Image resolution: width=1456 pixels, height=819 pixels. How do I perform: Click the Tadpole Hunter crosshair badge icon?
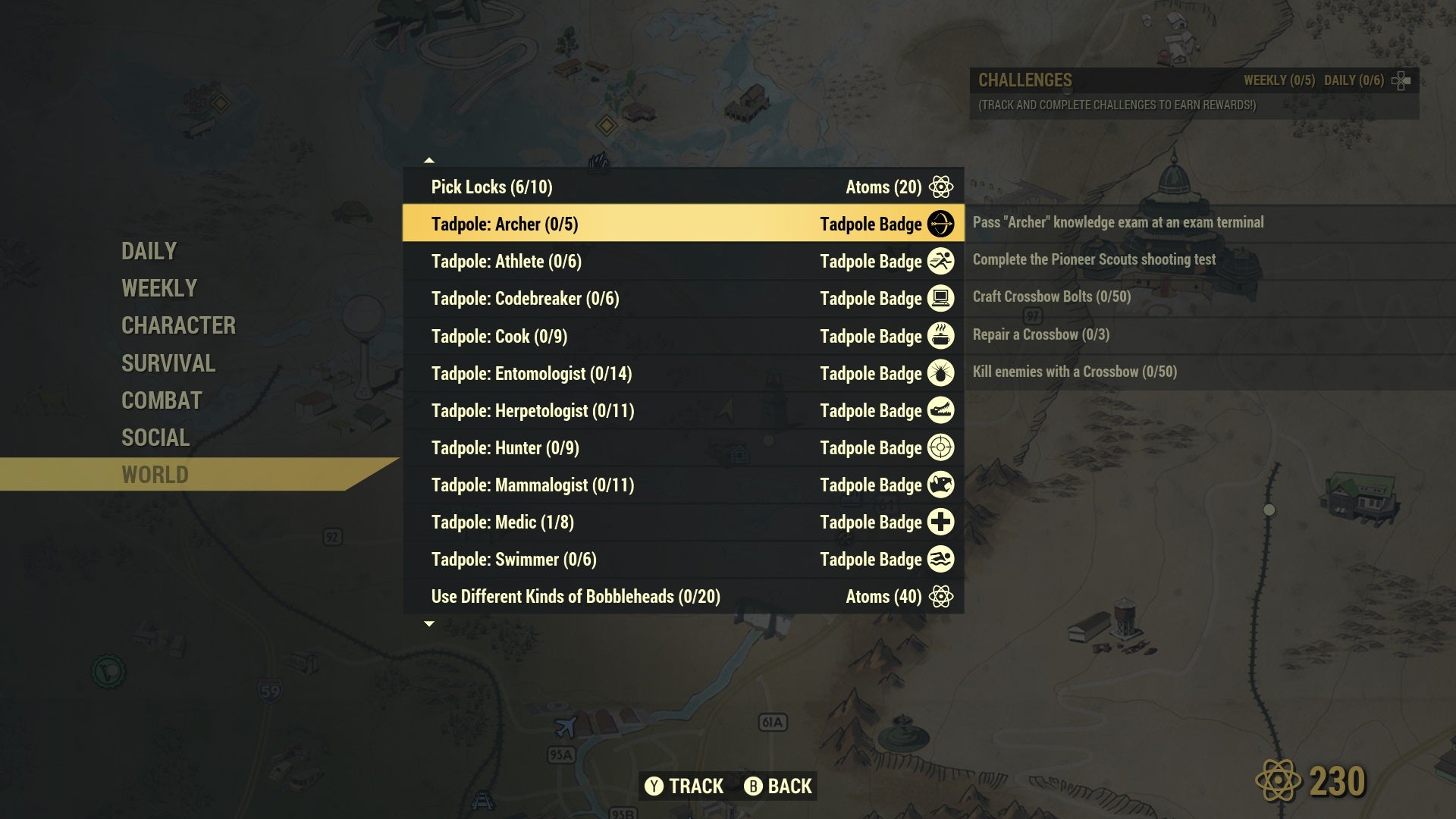pos(942,447)
